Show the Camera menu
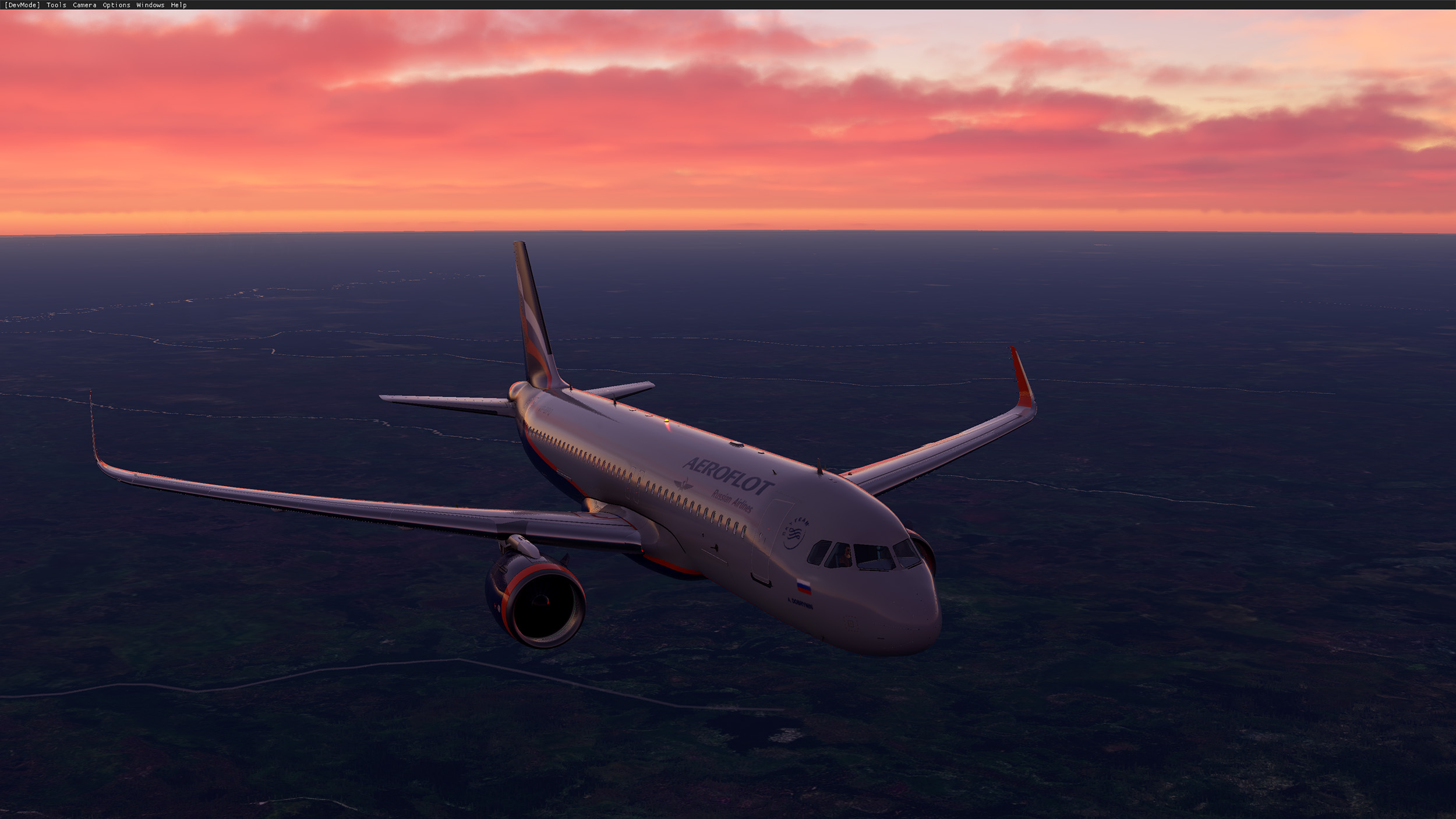 (x=84, y=5)
